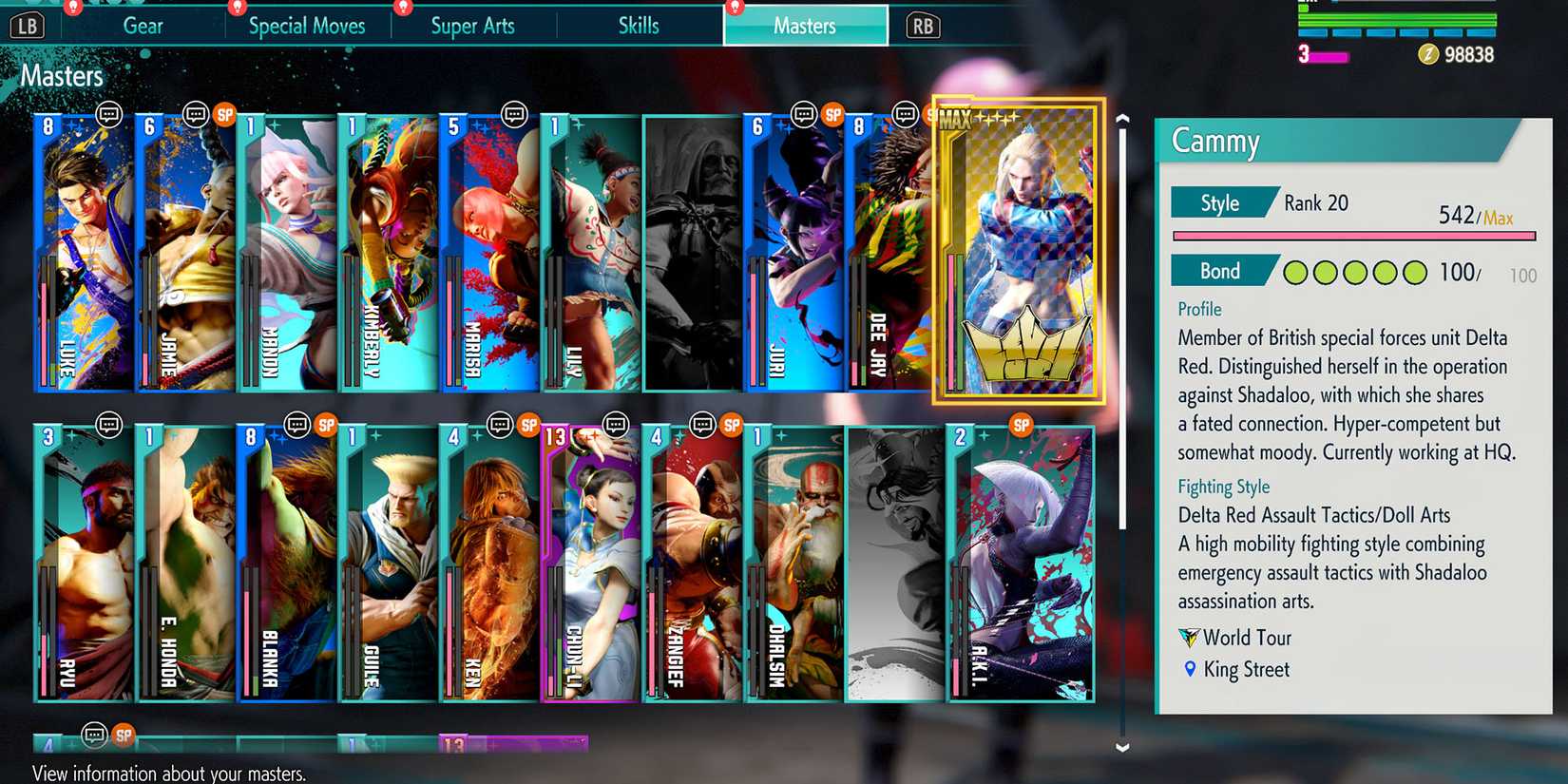Click the SP badge on A.K.I.'s card
Screen dimensions: 1568x784
[x=1022, y=426]
